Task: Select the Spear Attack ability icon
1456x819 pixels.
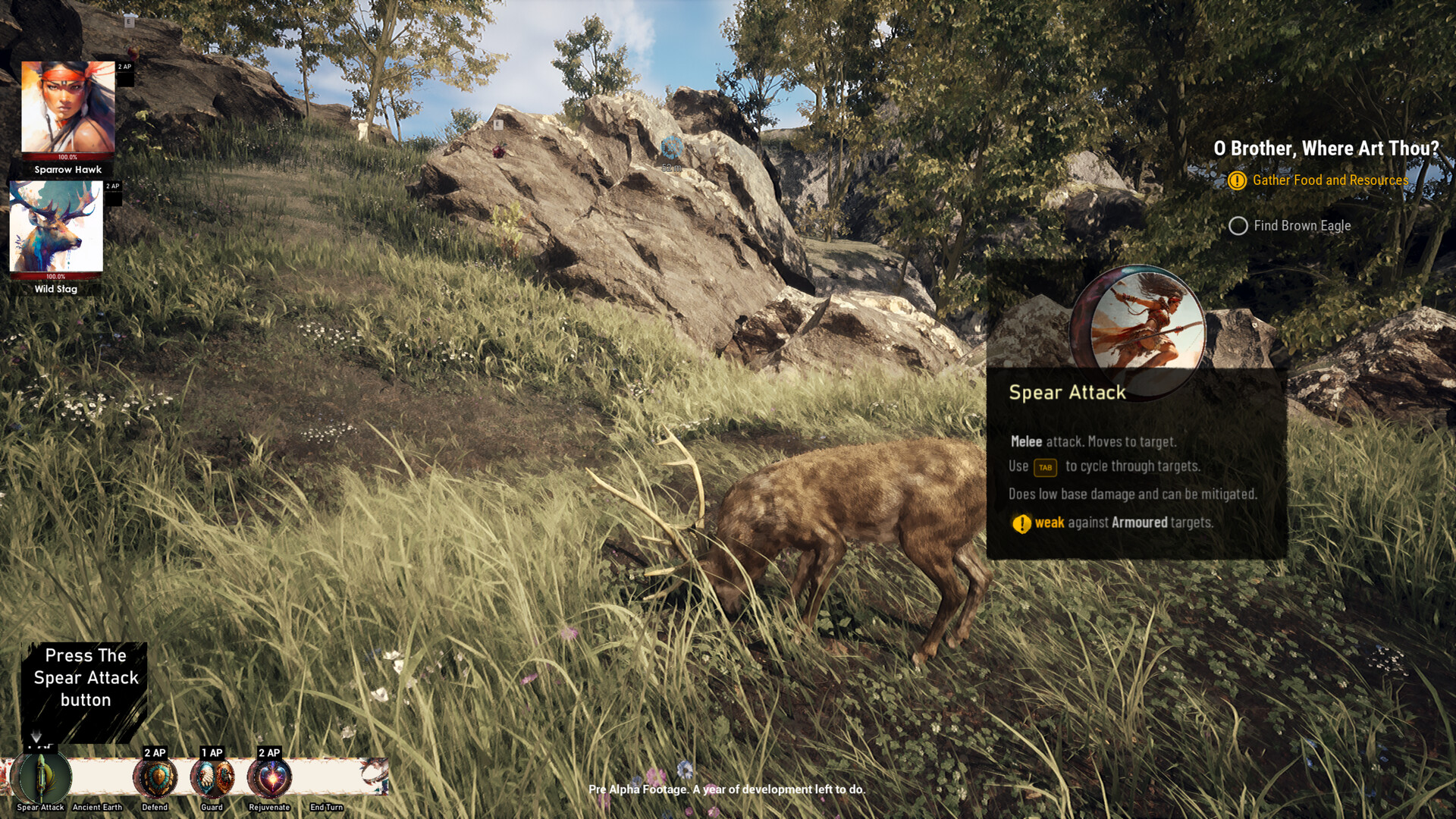Action: tap(42, 777)
